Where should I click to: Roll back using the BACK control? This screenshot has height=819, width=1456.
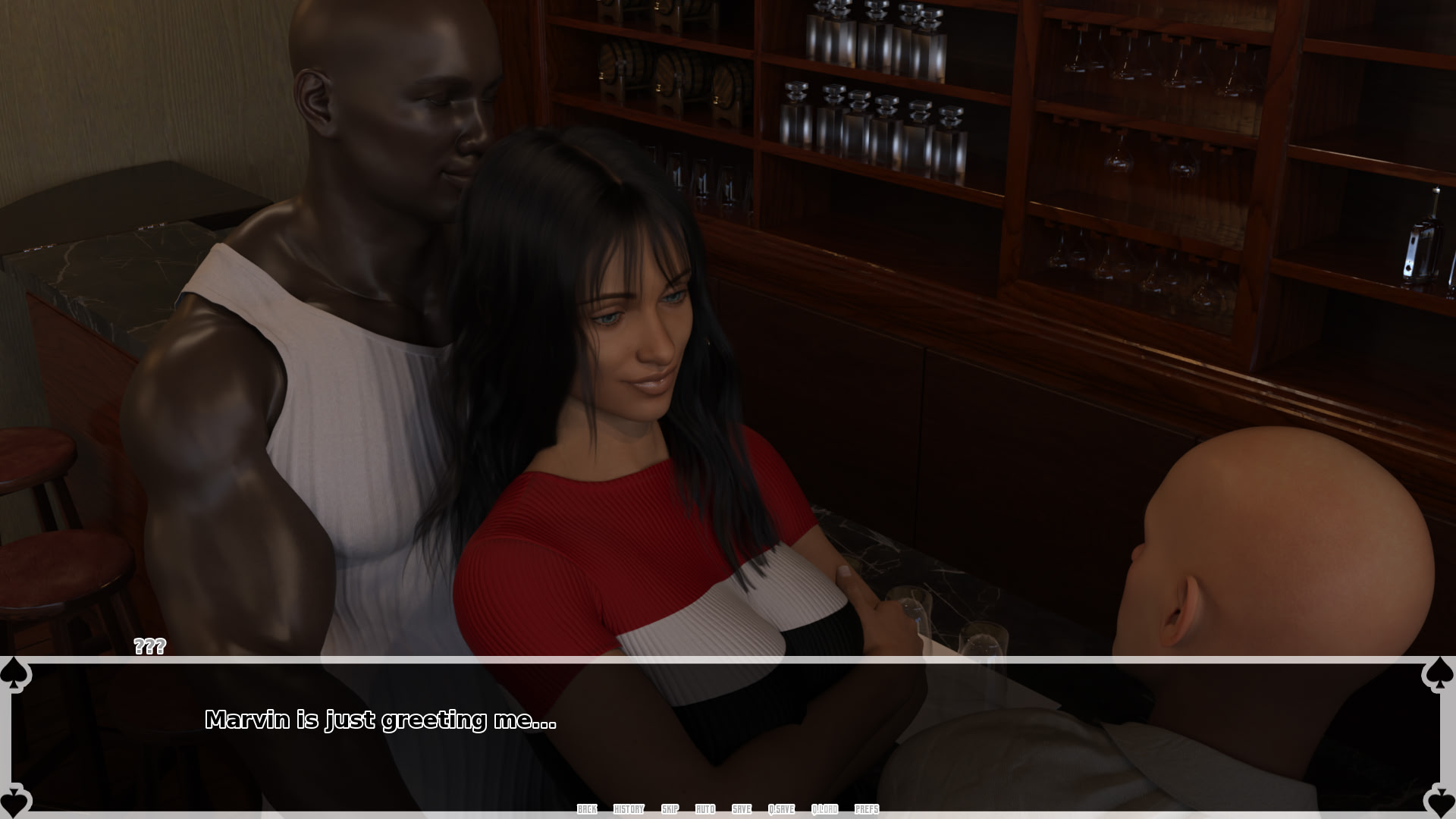586,809
